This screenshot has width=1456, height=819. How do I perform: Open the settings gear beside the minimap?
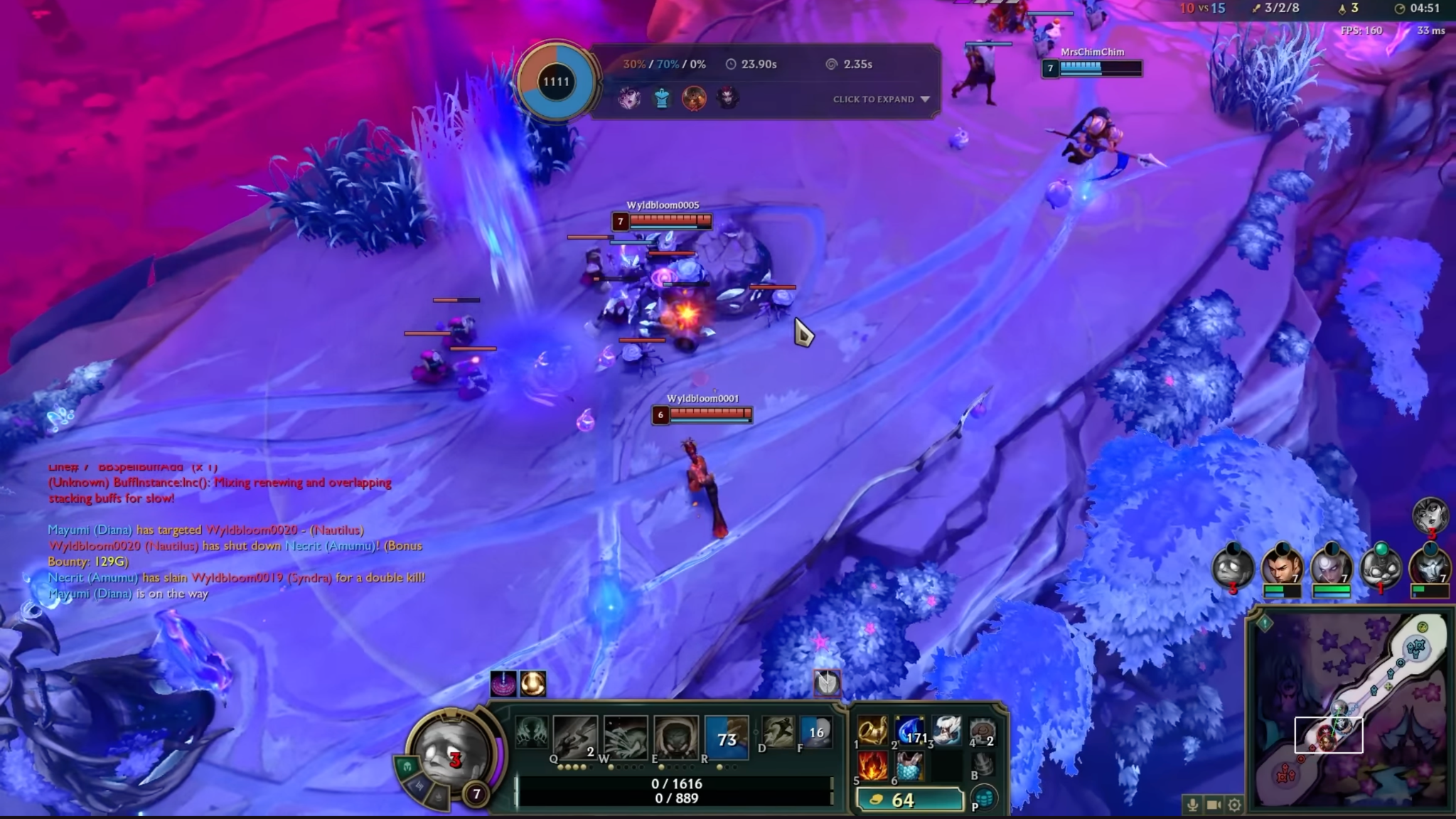pyautogui.click(x=1235, y=805)
